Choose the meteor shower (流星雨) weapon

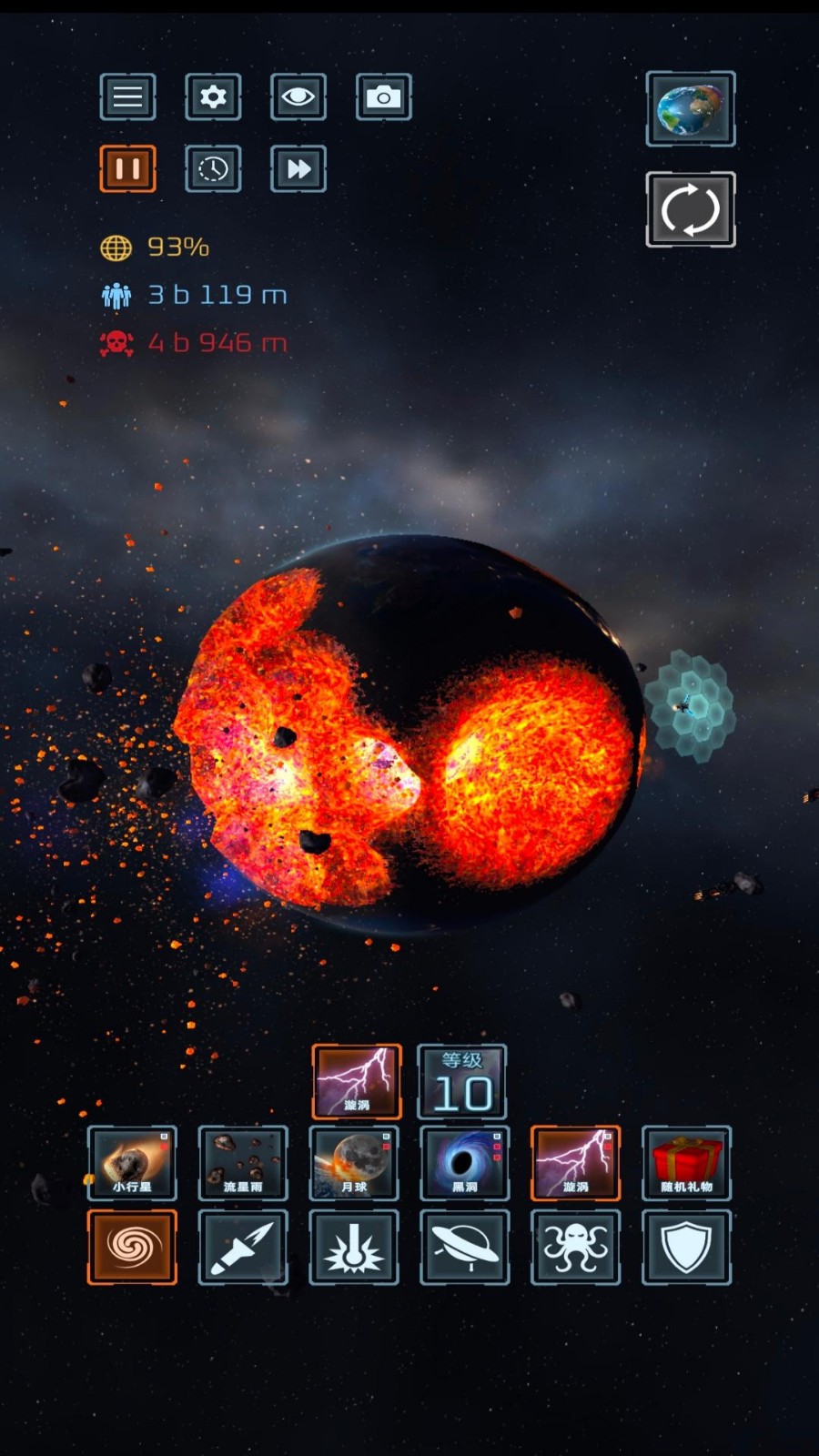click(243, 1163)
